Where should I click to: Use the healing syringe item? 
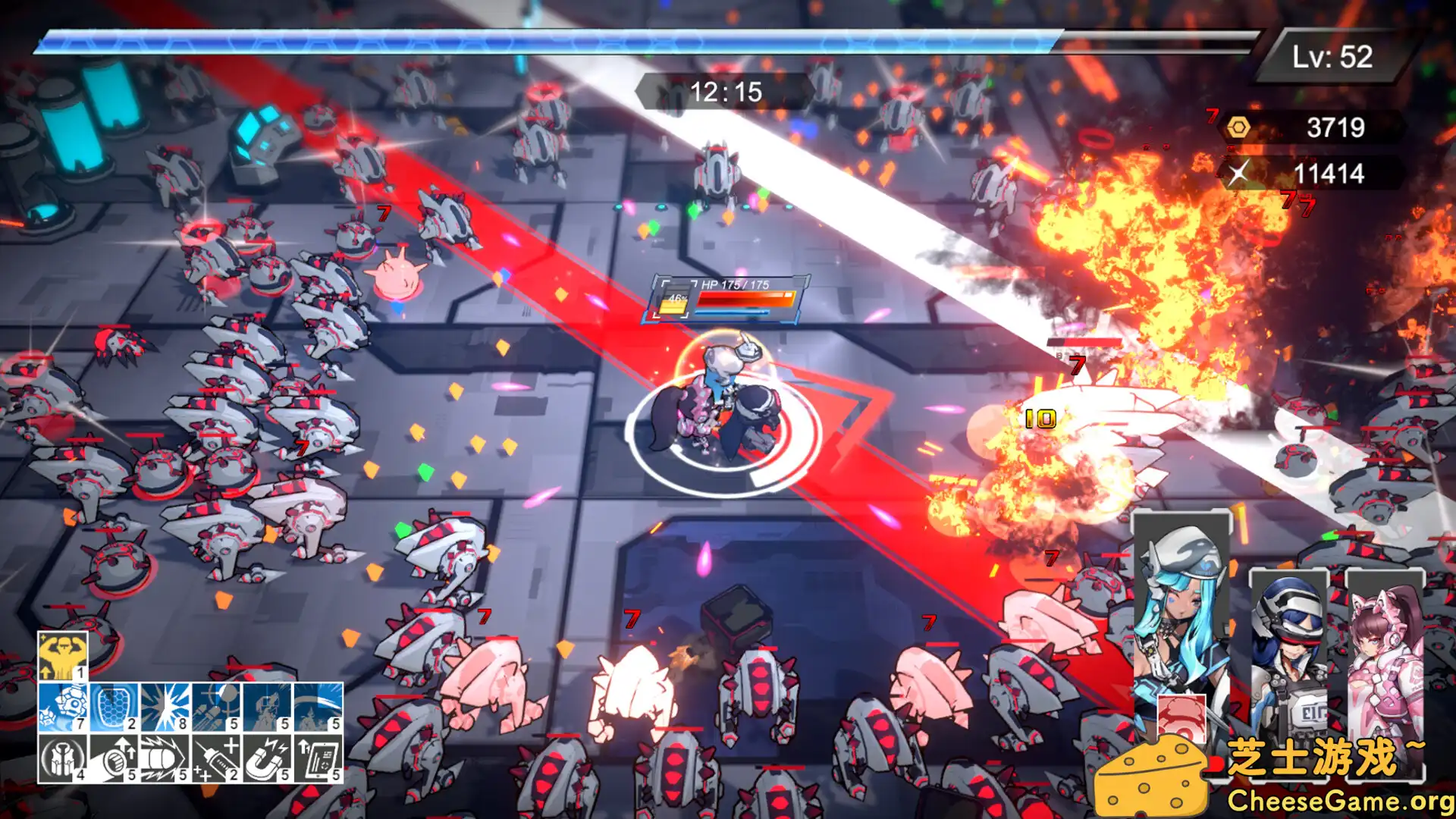pos(215,758)
